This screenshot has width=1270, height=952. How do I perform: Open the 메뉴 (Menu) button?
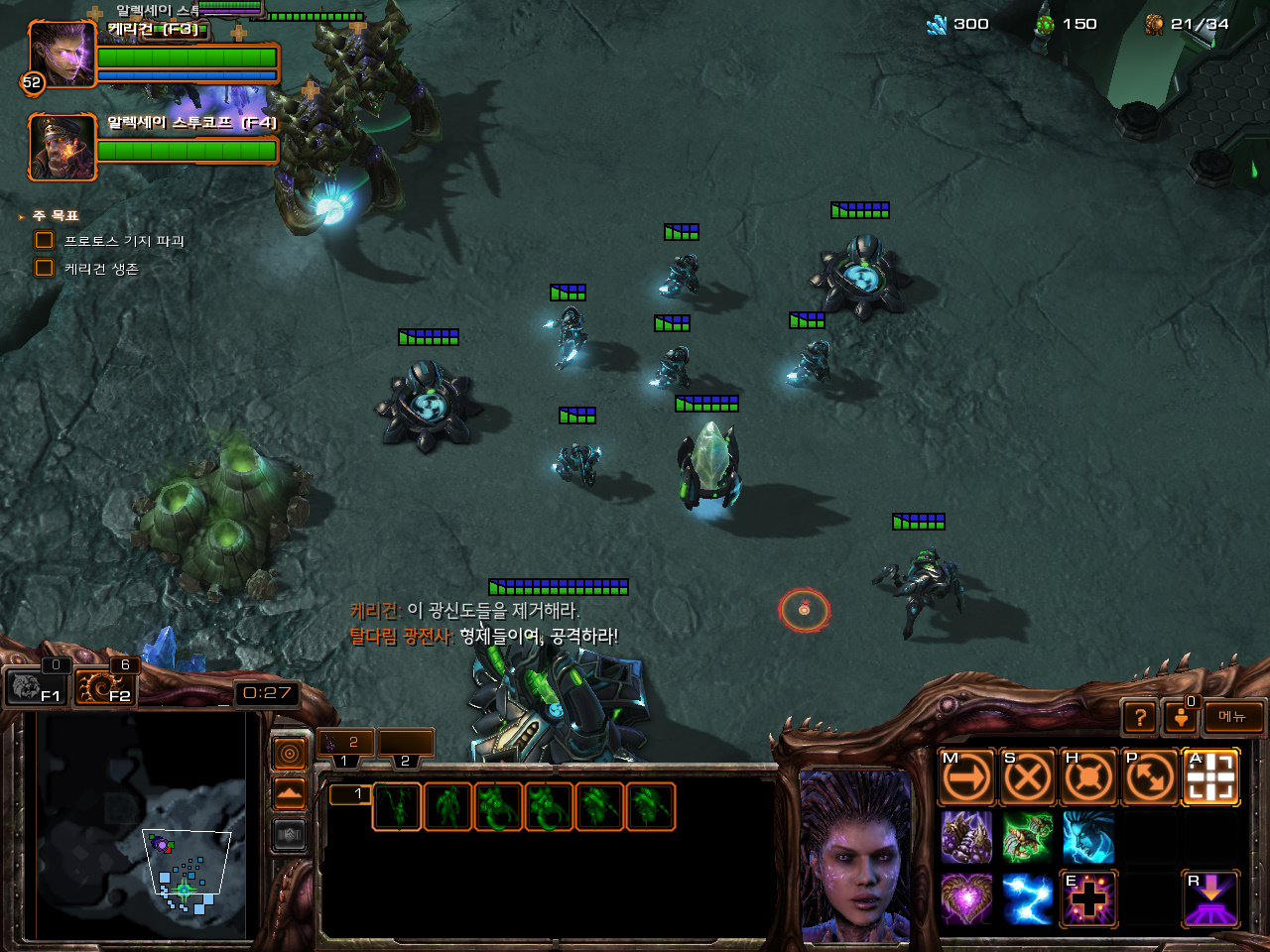[x=1233, y=717]
